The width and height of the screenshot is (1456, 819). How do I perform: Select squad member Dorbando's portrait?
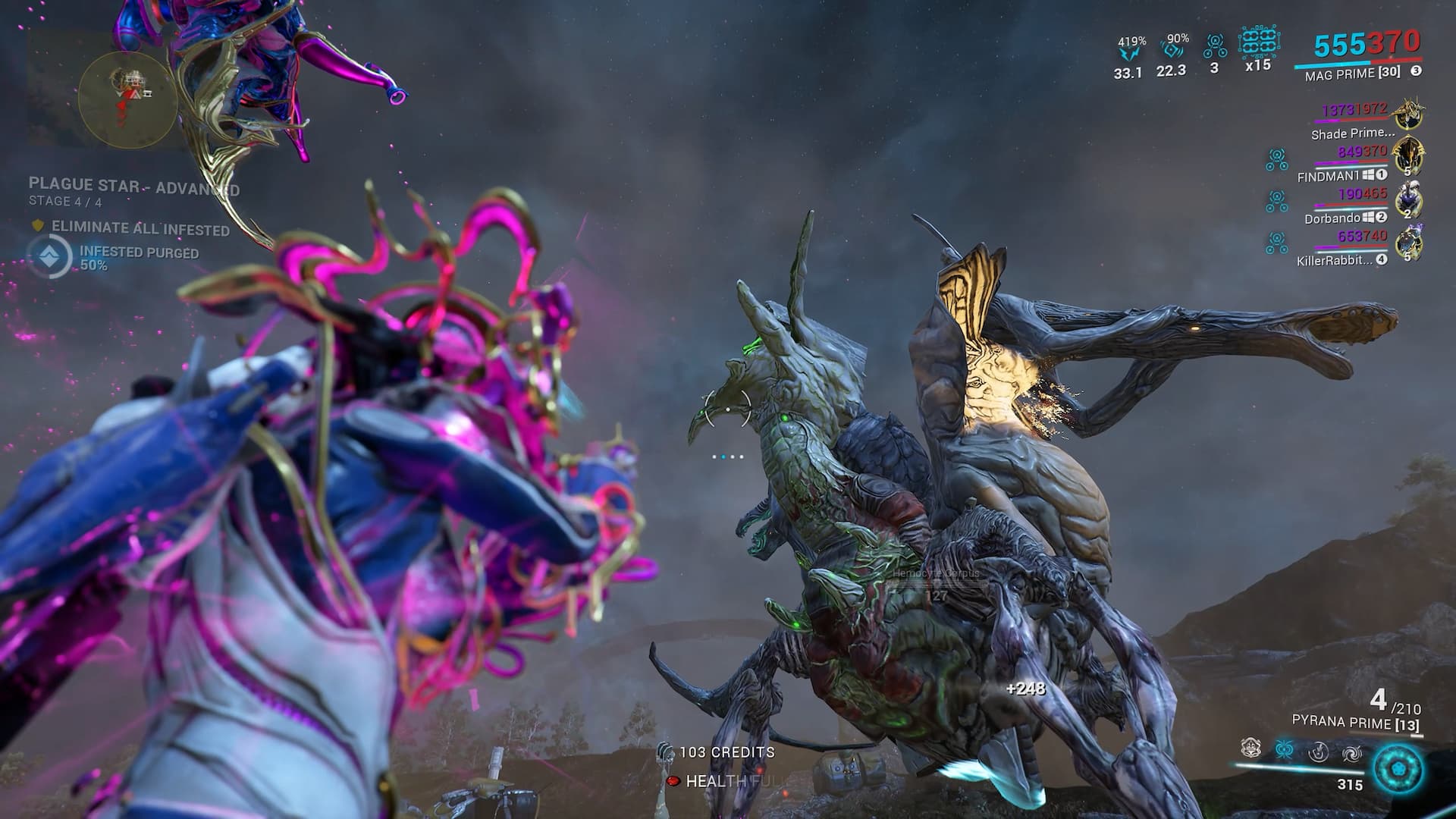(x=1408, y=200)
